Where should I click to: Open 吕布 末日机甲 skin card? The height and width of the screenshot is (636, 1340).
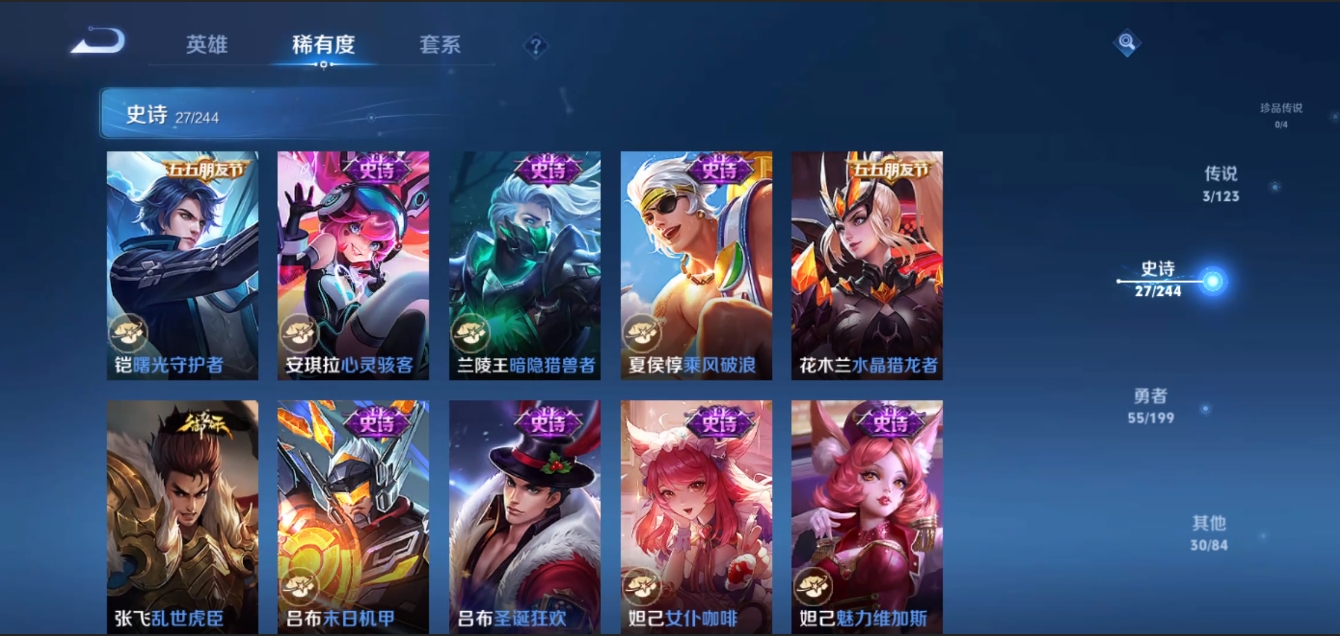click(x=353, y=515)
